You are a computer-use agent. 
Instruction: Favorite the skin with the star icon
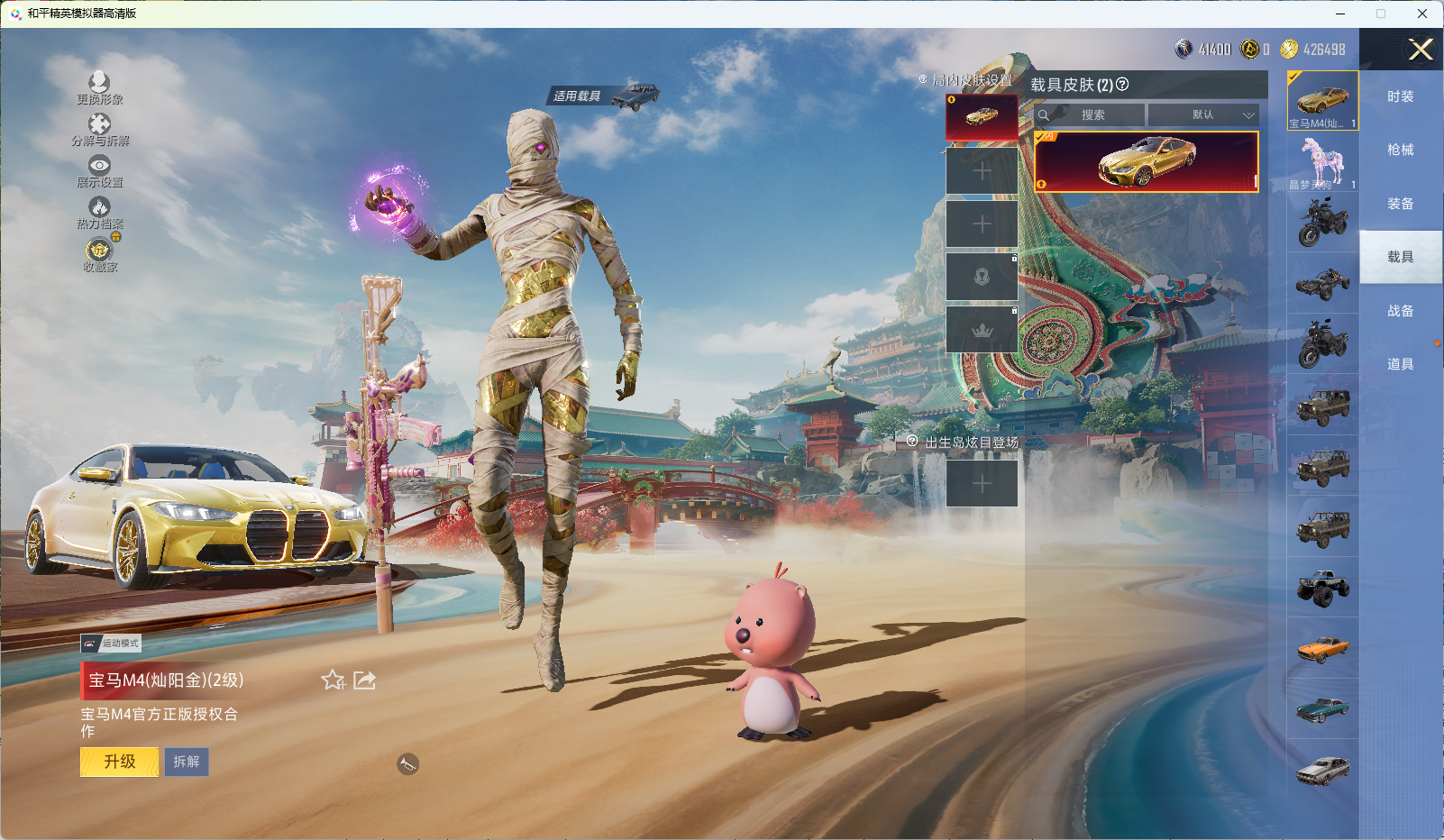(x=333, y=680)
